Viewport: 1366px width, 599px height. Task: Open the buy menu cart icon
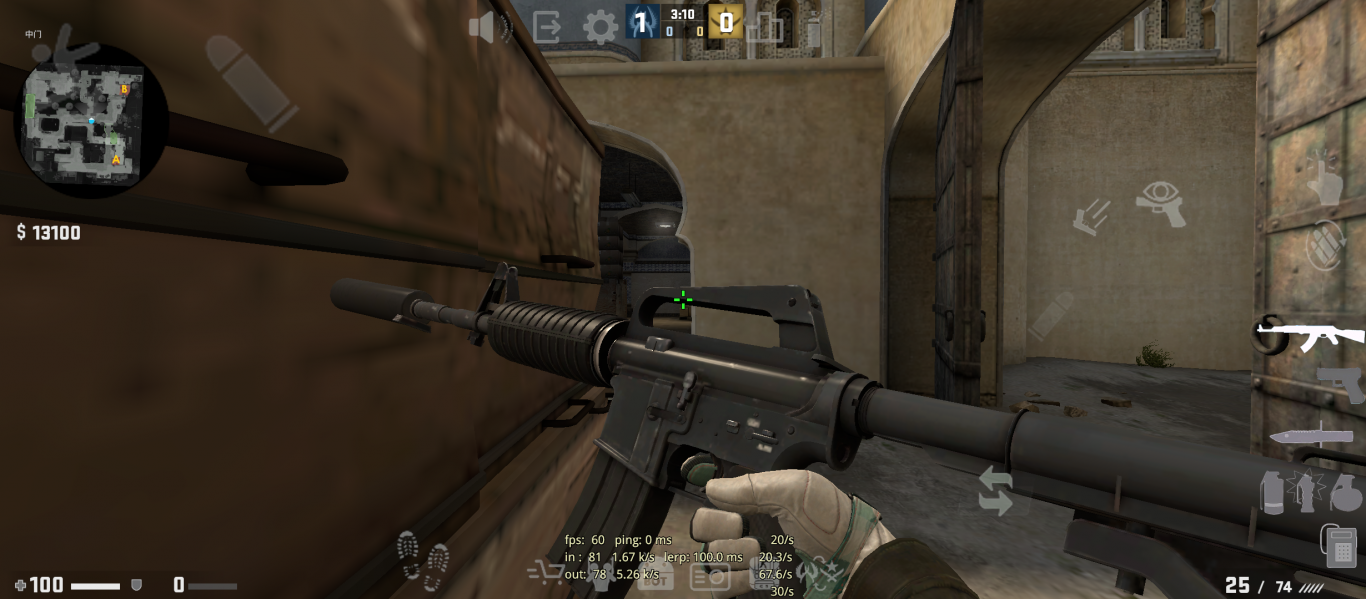click(545, 572)
